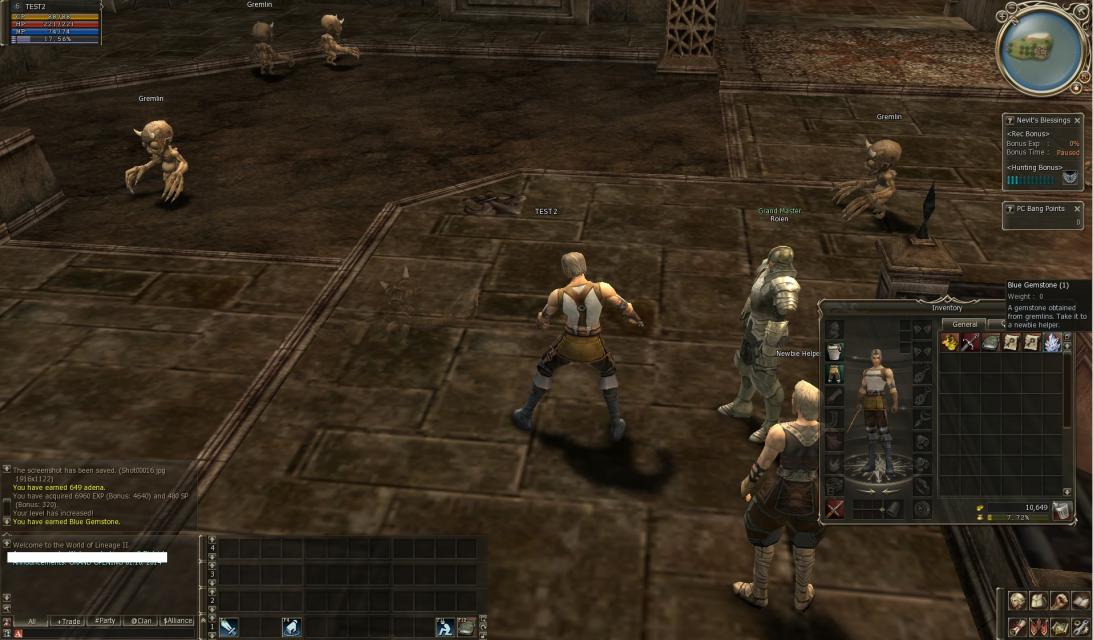
Task: Switch chat to the All tab
Action: pos(31,621)
